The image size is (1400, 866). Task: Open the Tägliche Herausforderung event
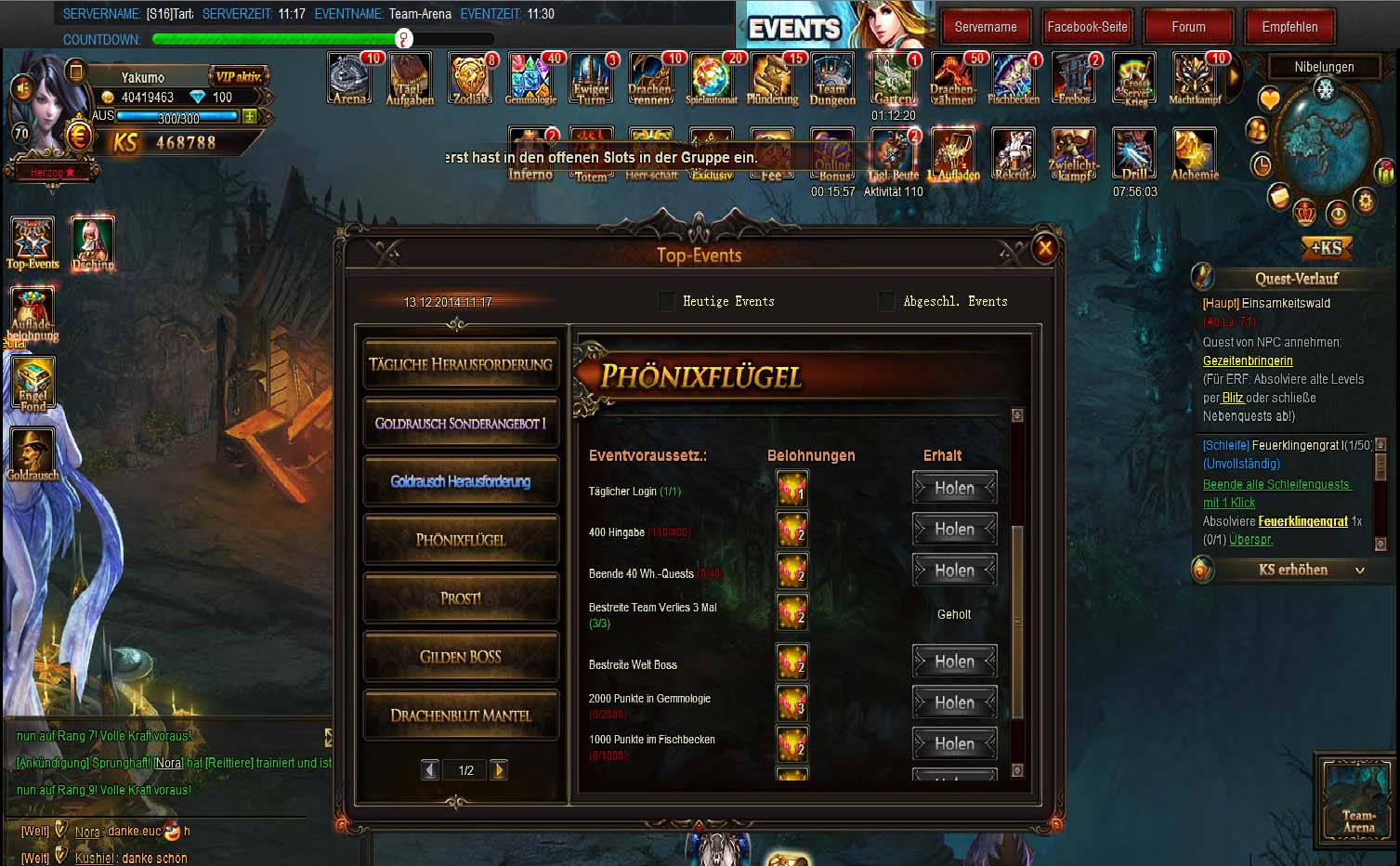[x=461, y=364]
